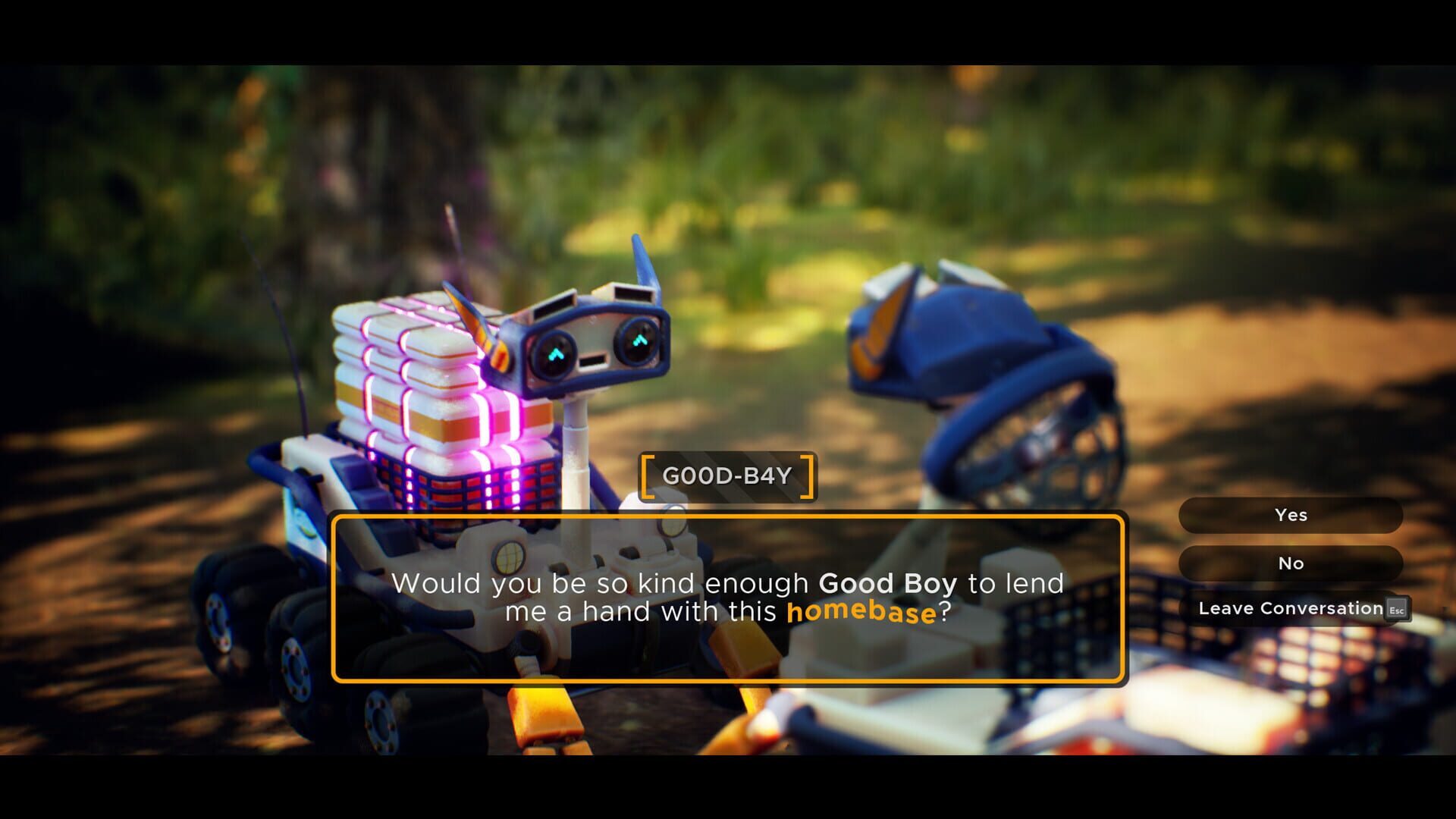Select the No response
Viewport: 1456px width, 819px height.
(x=1289, y=563)
